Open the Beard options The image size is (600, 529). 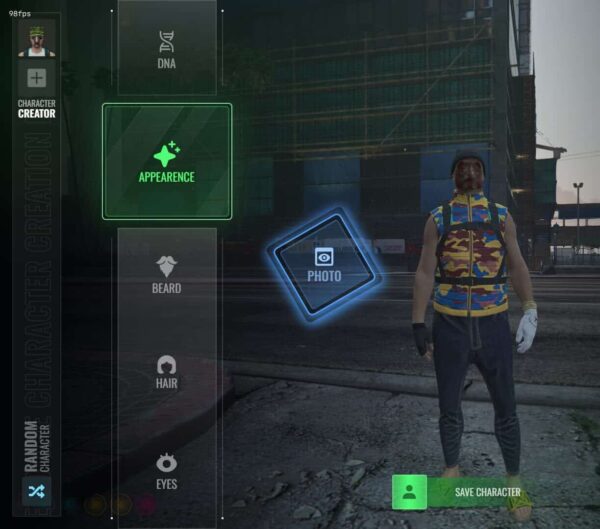[x=167, y=273]
